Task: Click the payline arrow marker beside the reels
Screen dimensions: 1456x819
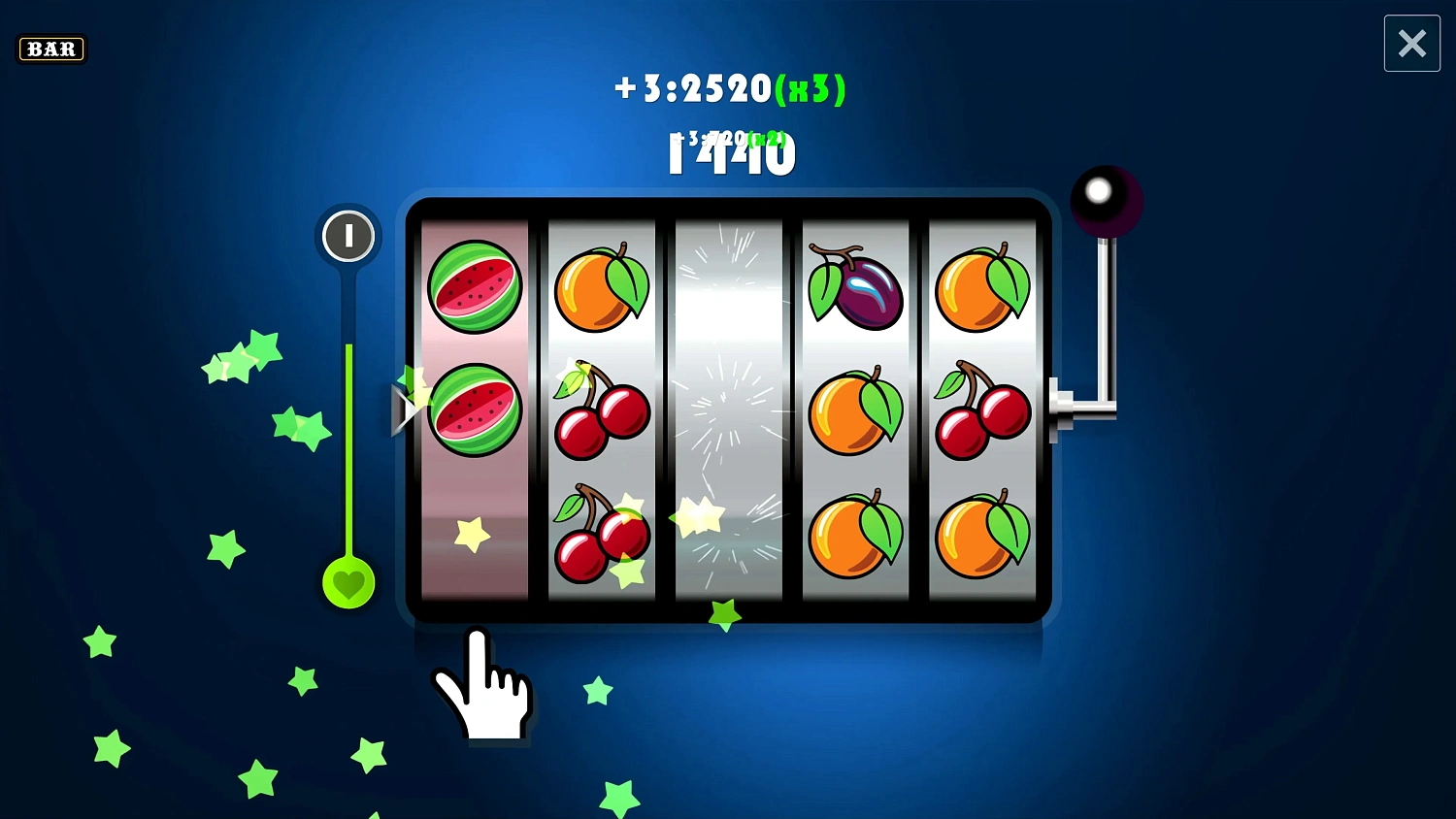Action: (x=407, y=409)
